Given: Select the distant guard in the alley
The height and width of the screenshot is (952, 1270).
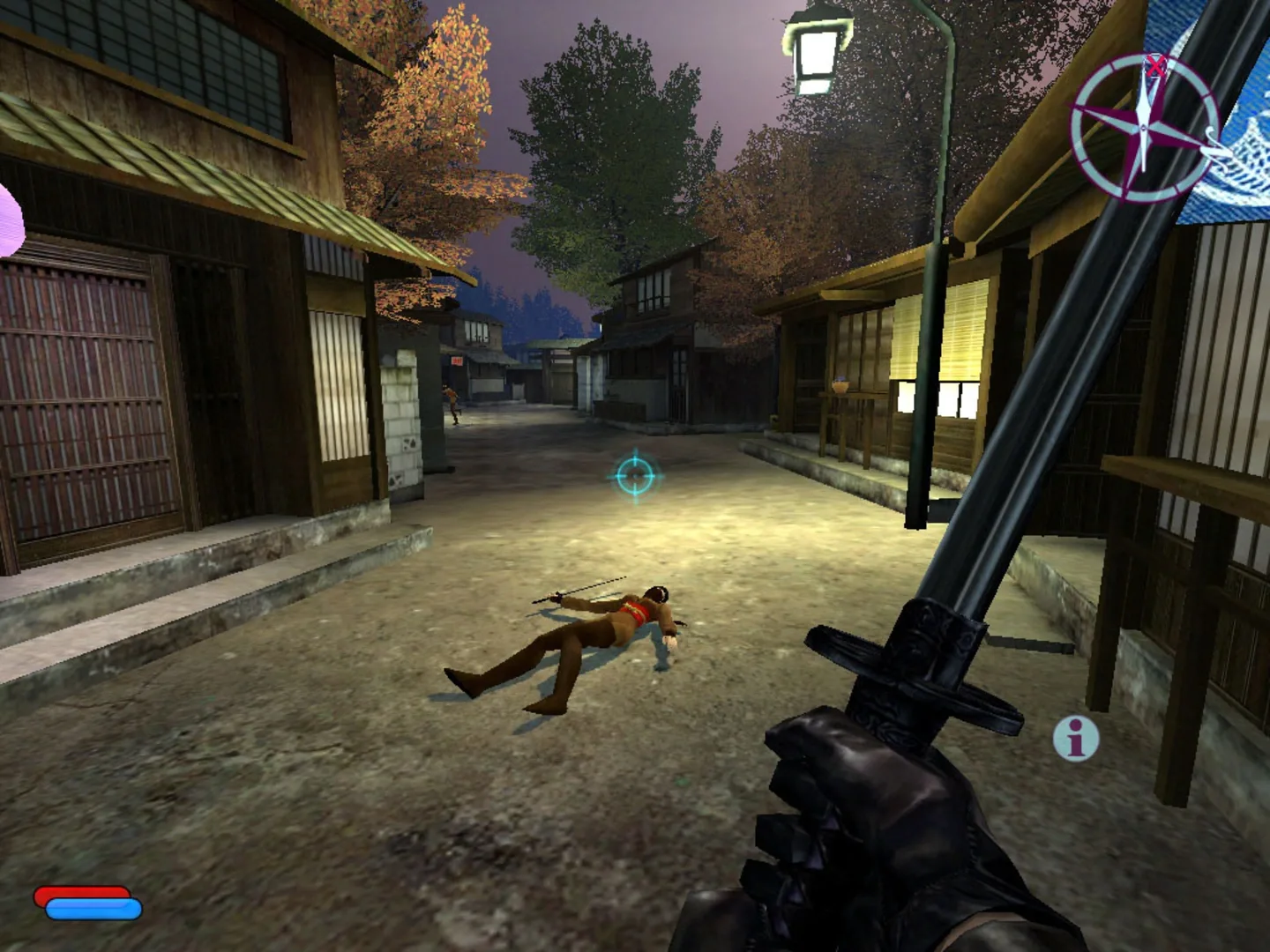Looking at the screenshot, I should pyautogui.click(x=451, y=404).
